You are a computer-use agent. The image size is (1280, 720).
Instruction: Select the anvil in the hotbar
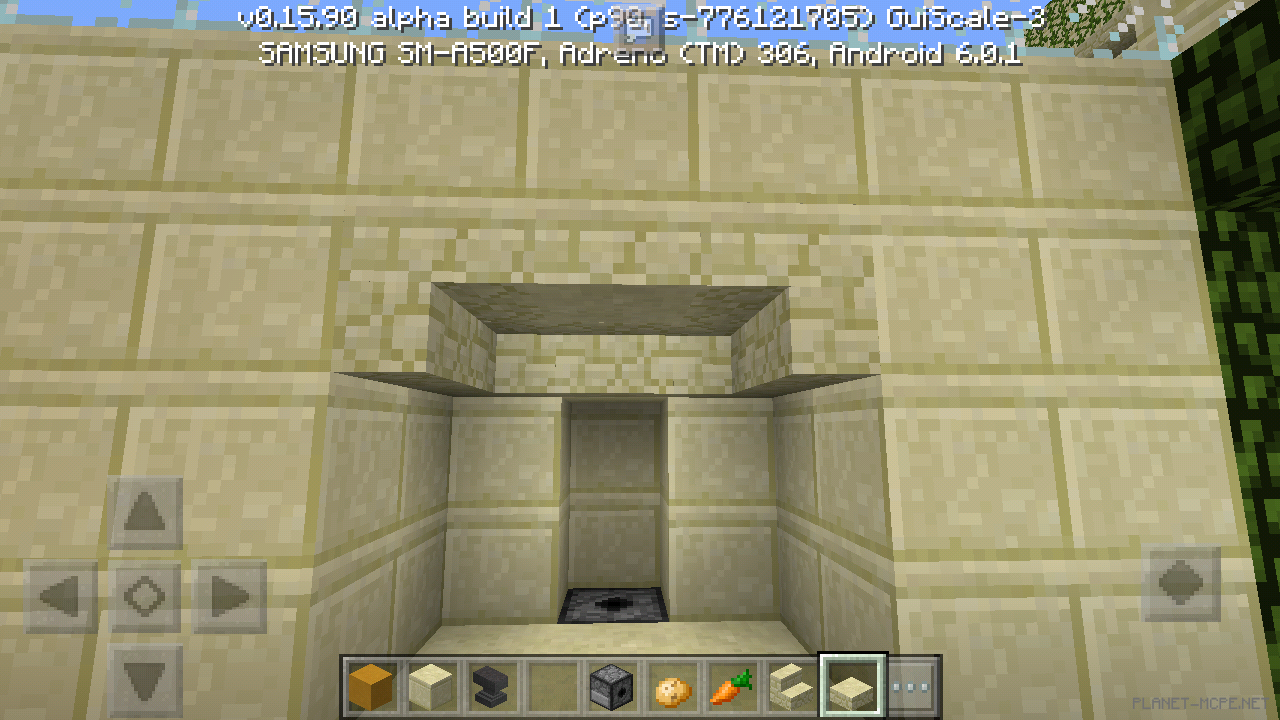(x=492, y=686)
